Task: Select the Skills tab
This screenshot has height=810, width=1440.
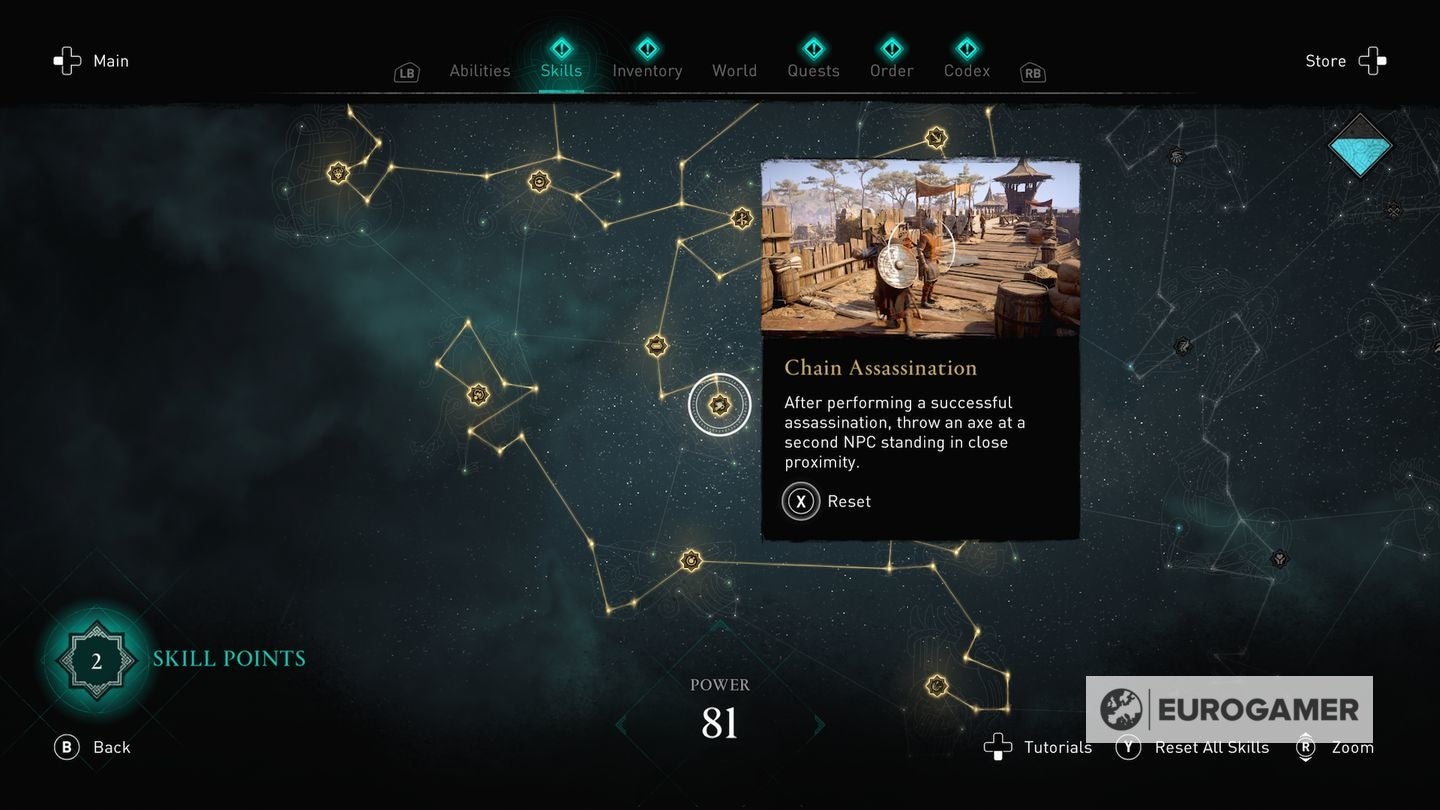Action: pyautogui.click(x=561, y=70)
